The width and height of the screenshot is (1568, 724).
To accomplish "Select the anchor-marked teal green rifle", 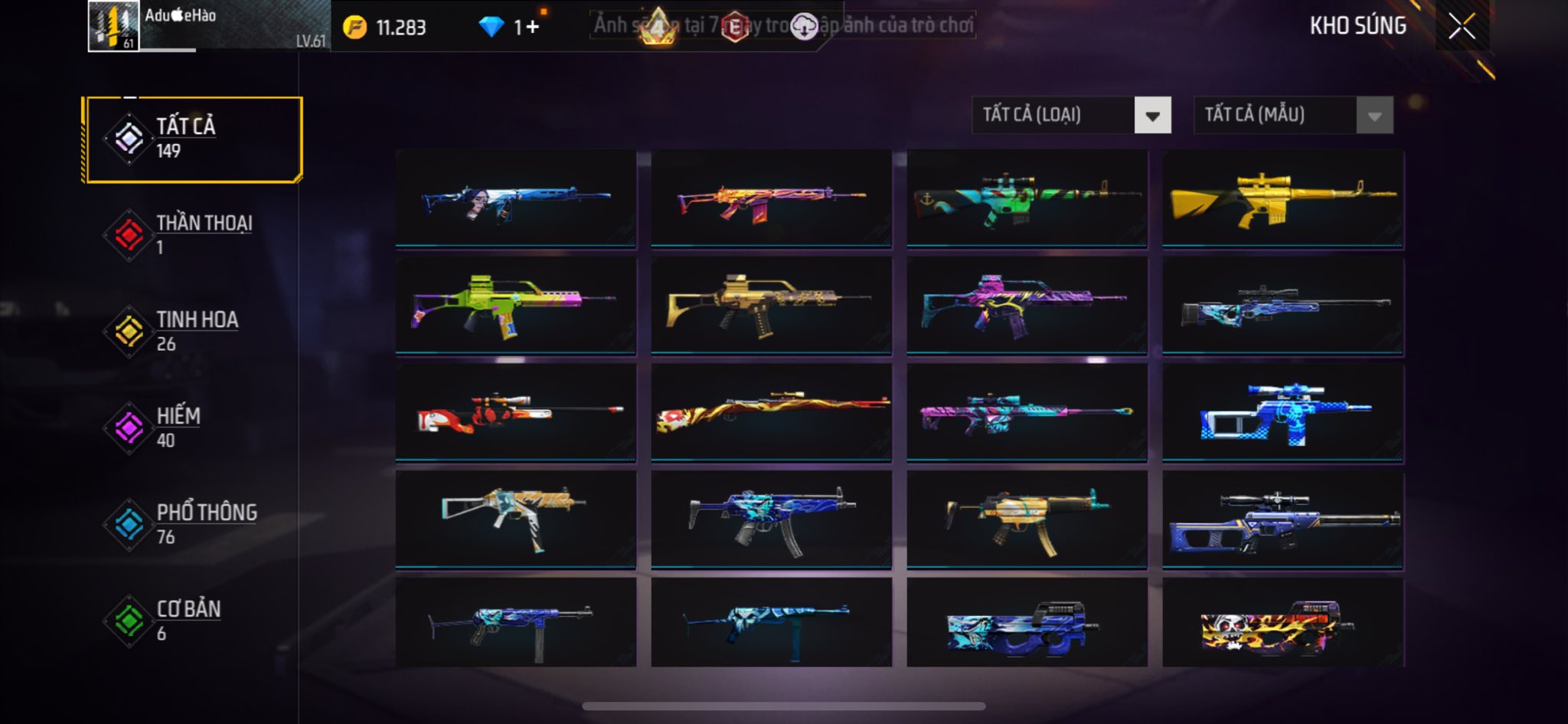I will [x=1027, y=199].
